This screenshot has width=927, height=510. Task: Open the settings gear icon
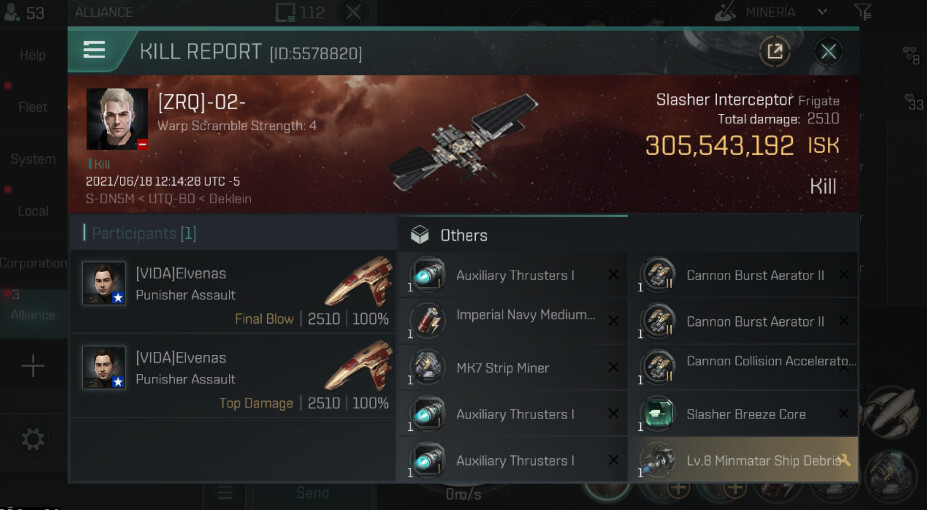pos(33,439)
